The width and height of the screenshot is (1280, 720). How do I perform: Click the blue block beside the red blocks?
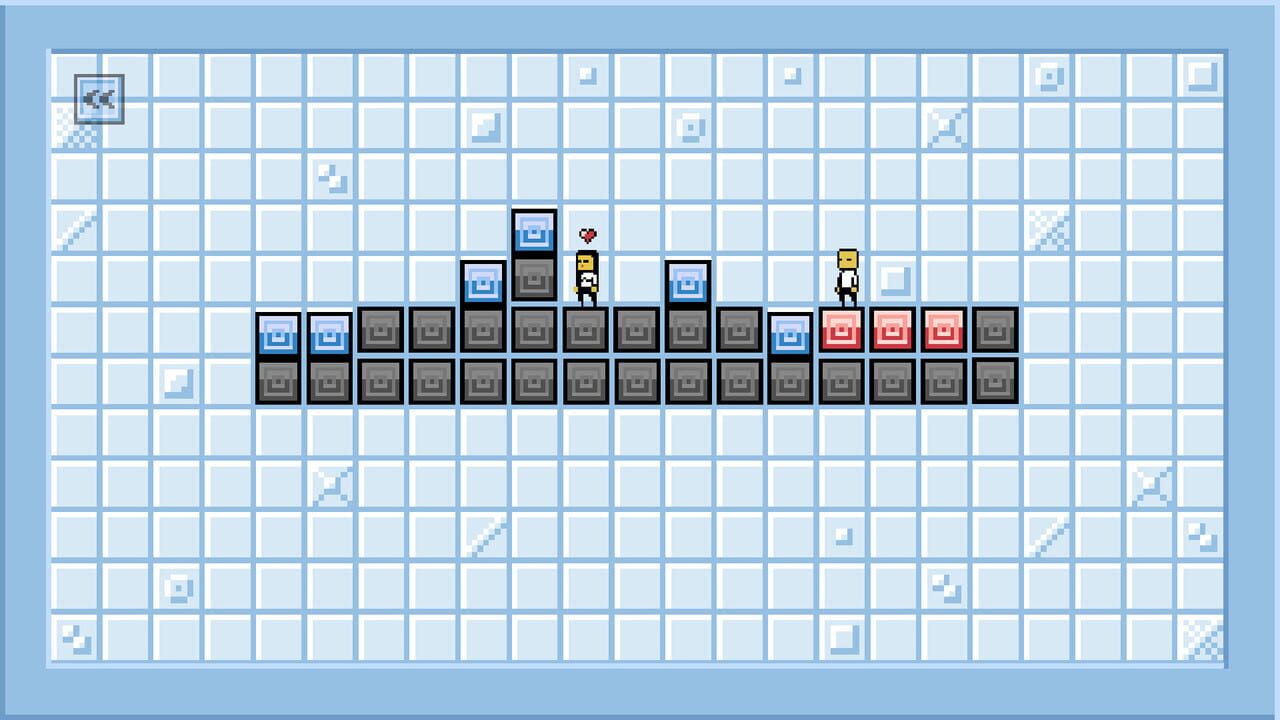click(789, 334)
